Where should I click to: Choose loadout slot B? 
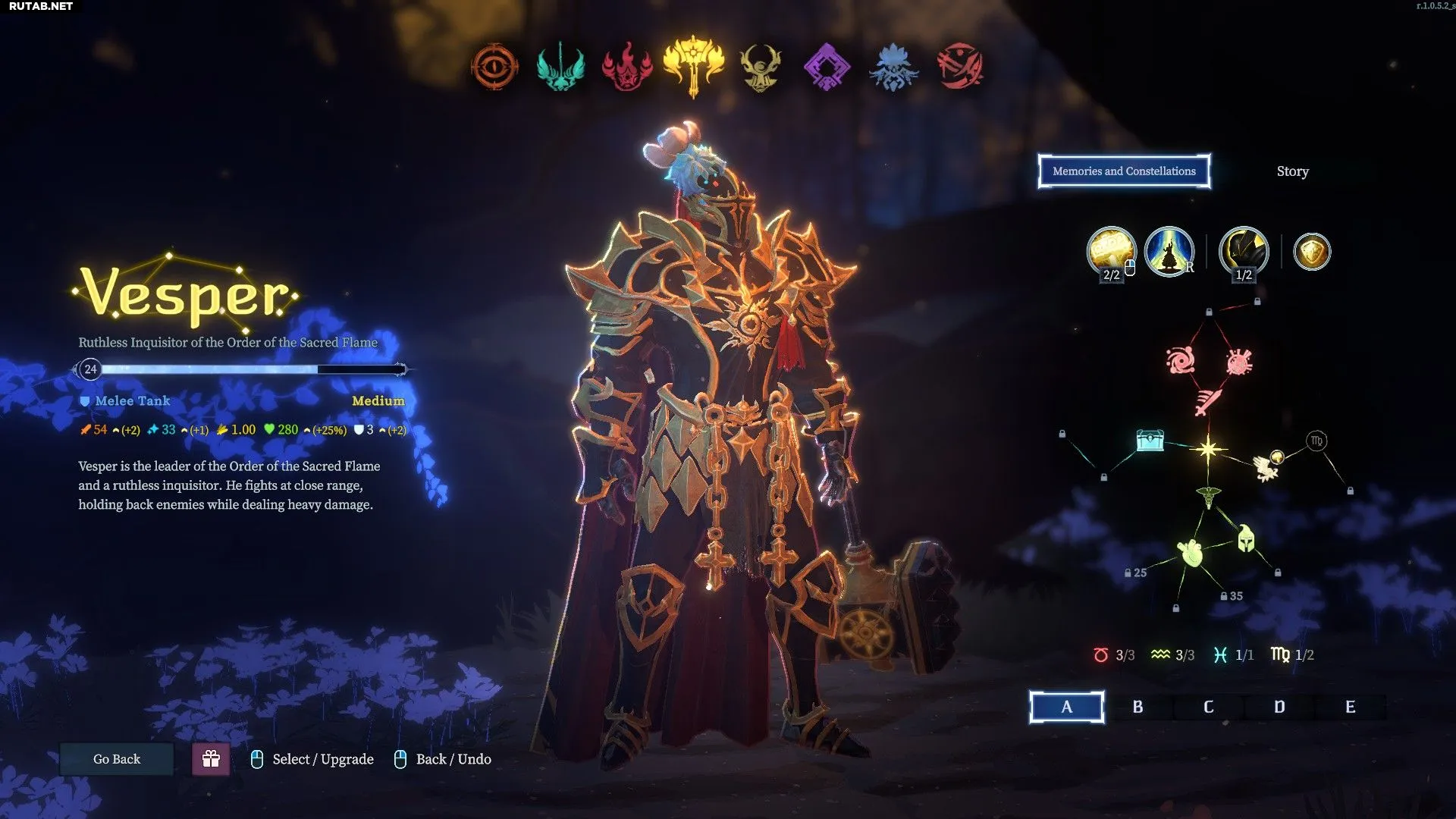pyautogui.click(x=1137, y=707)
